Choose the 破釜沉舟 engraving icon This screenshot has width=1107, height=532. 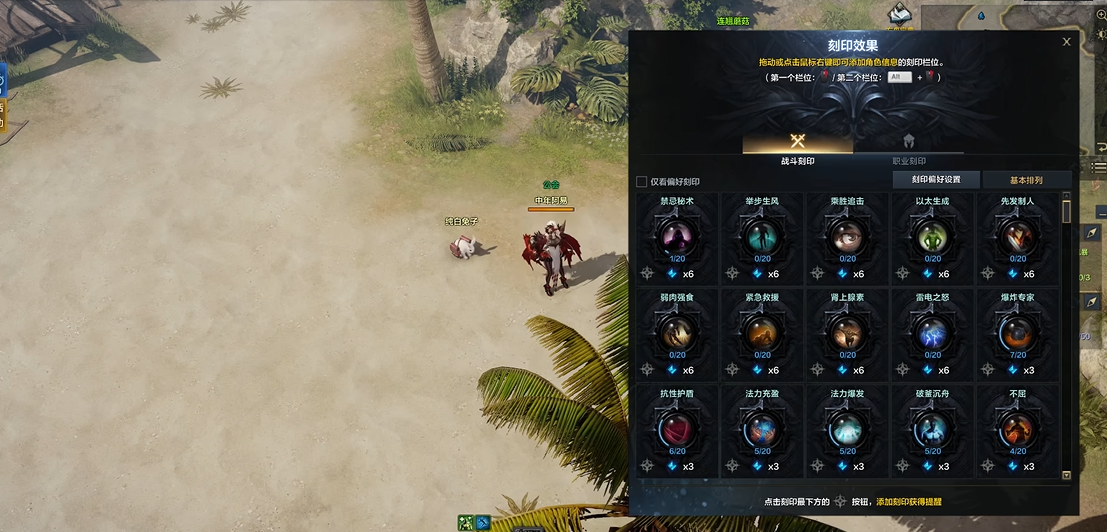(x=932, y=429)
